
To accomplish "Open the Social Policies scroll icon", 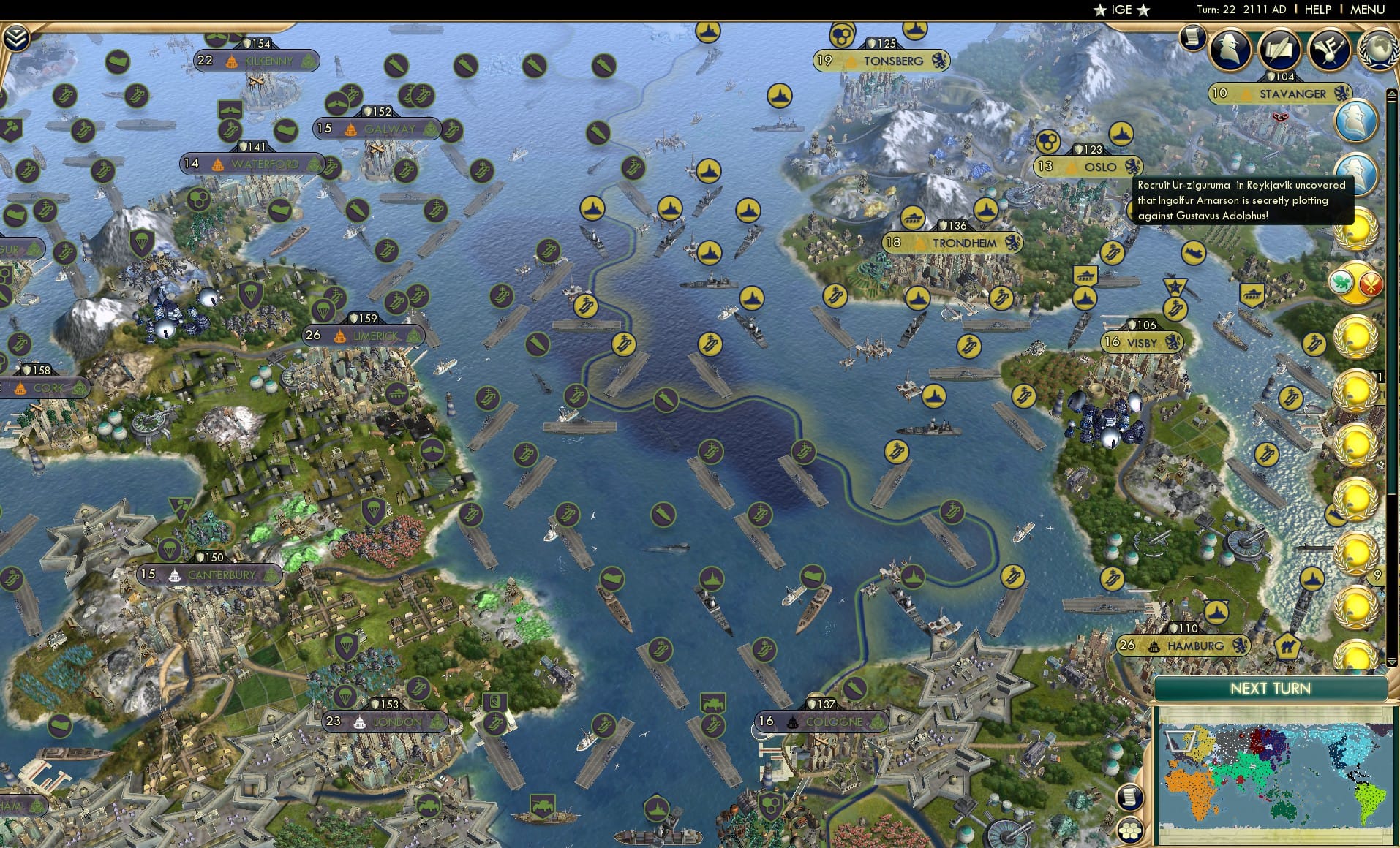I will coord(1279,50).
